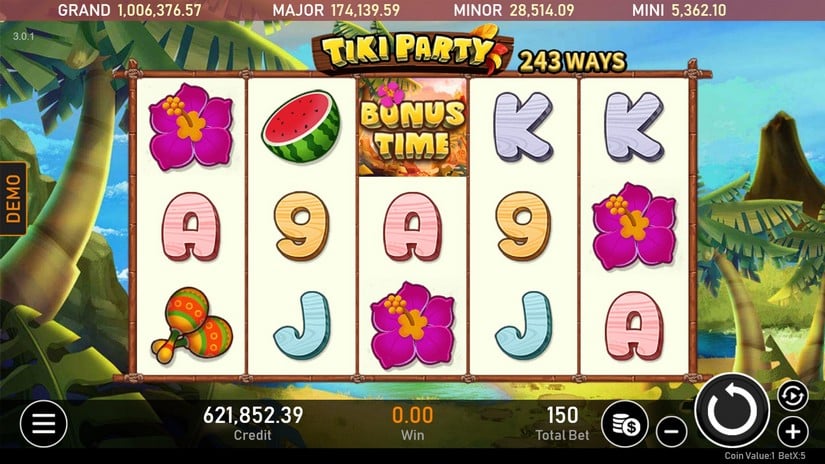825x464 pixels.
Task: Activate the autoplay button
Action: tap(789, 394)
